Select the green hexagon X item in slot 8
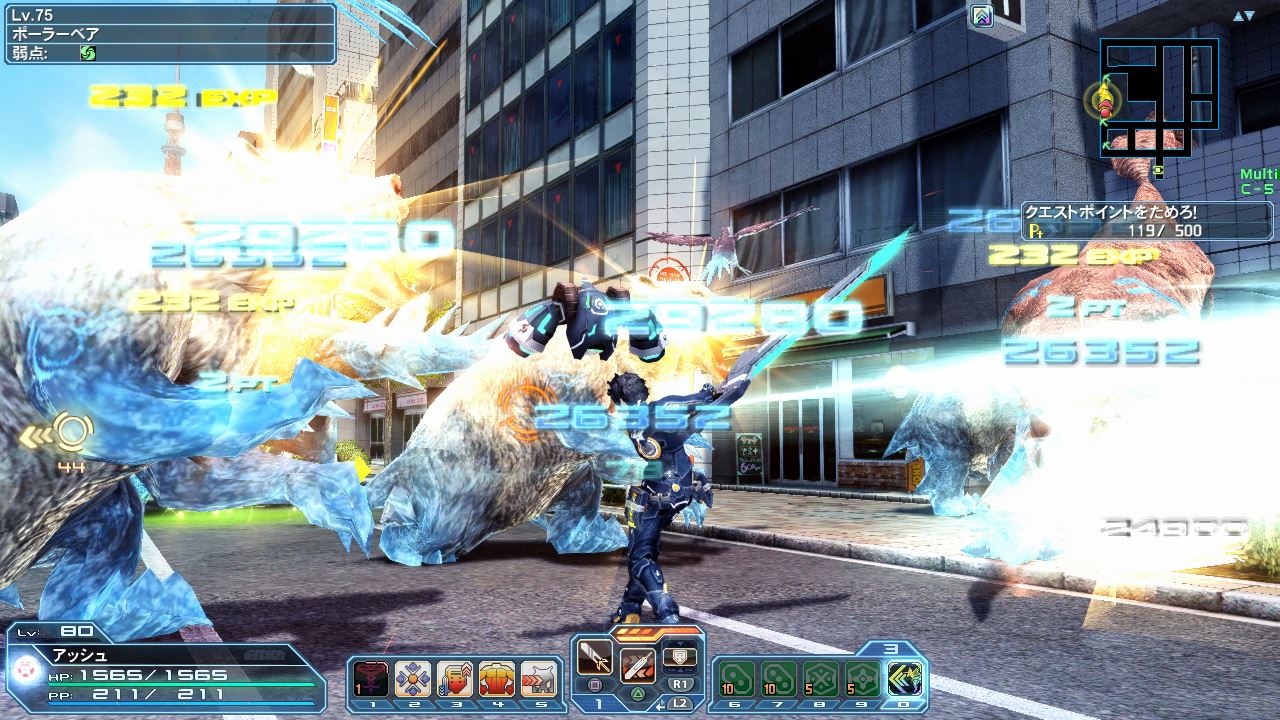This screenshot has height=720, width=1280. tap(821, 679)
